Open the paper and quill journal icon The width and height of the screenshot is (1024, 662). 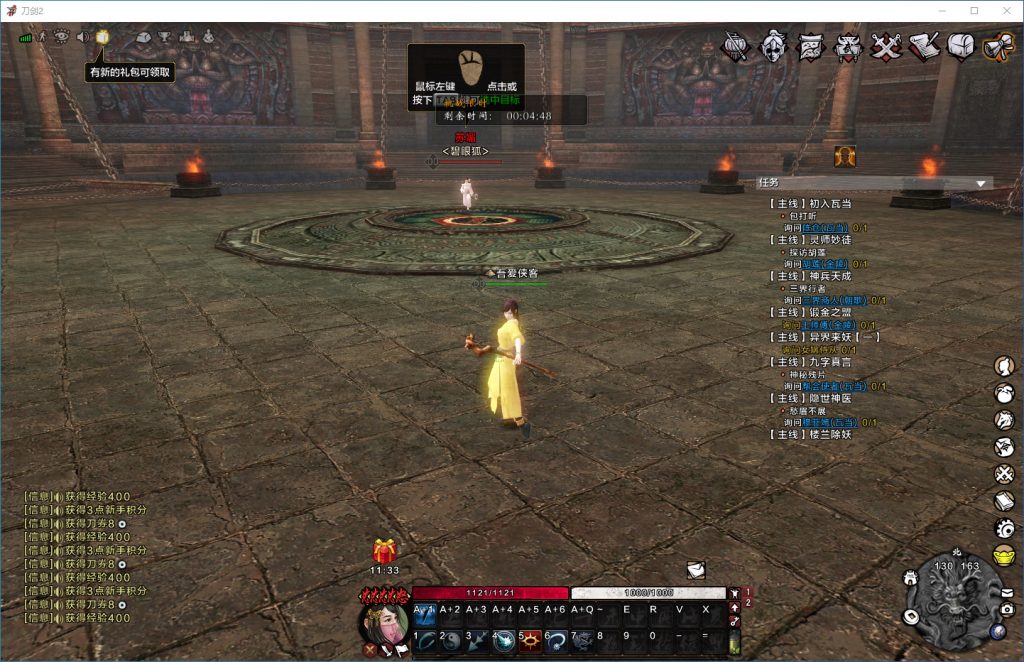pyautogui.click(x=924, y=46)
